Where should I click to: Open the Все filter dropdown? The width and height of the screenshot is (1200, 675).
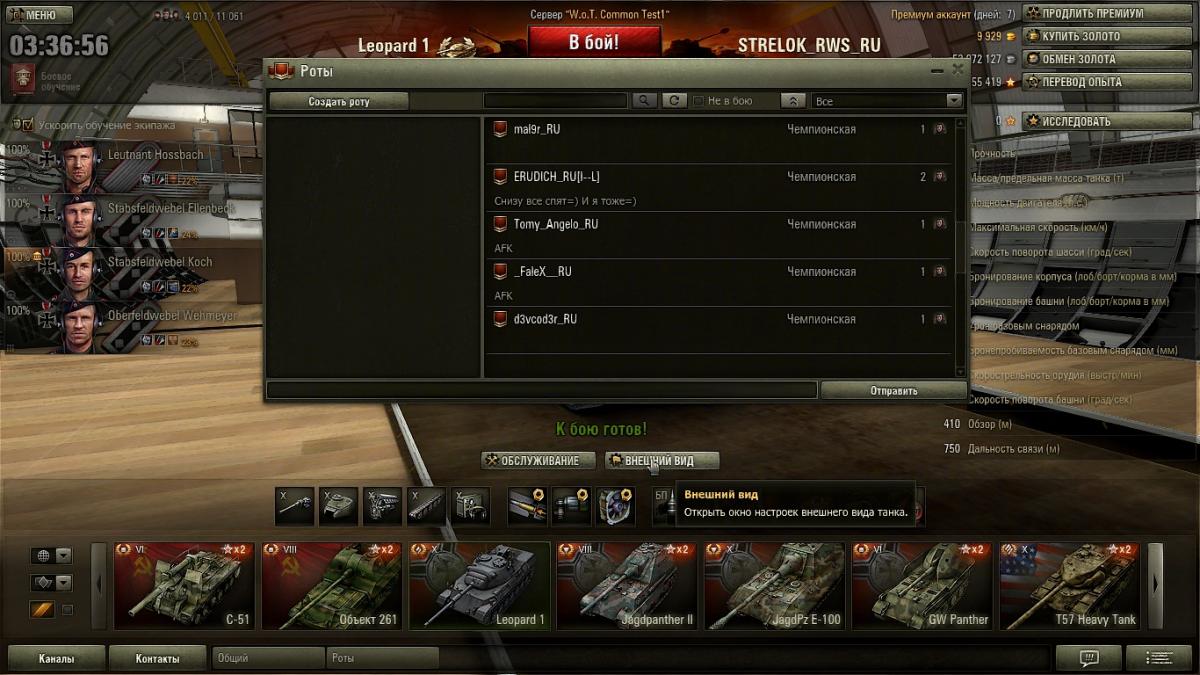point(887,101)
